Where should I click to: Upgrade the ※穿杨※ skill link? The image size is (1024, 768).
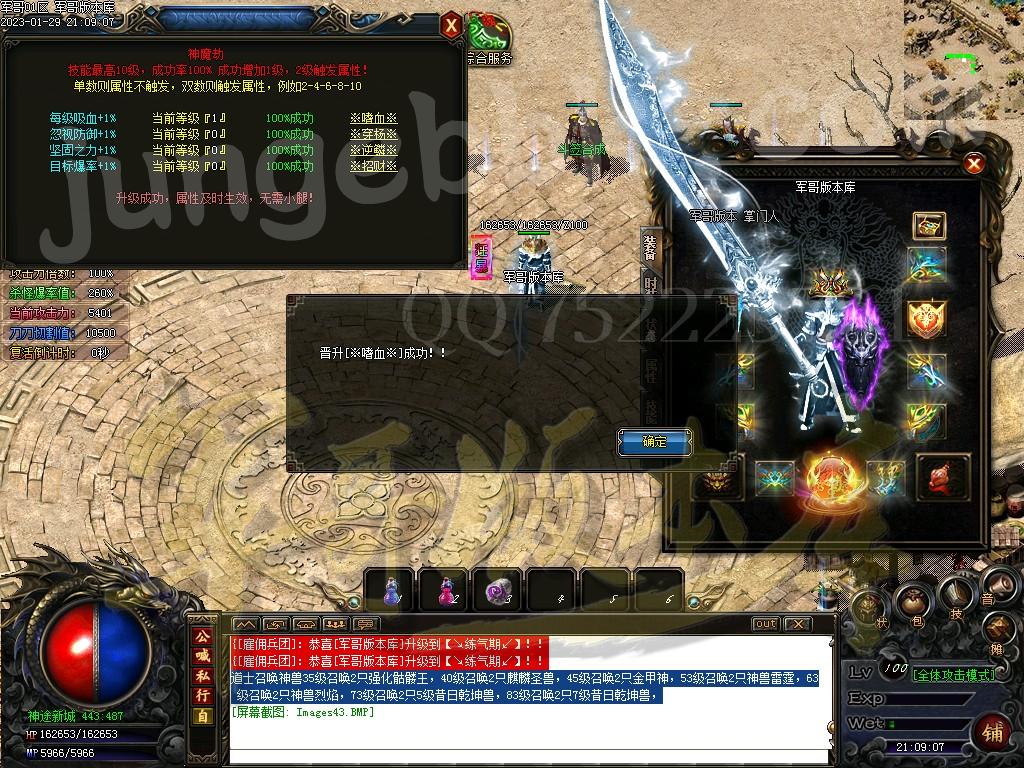tap(373, 135)
